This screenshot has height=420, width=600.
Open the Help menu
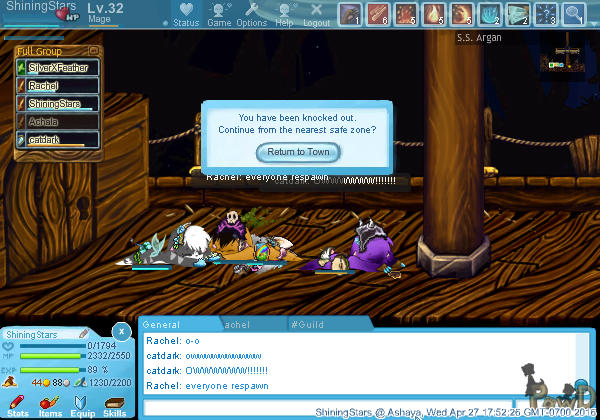click(x=285, y=15)
